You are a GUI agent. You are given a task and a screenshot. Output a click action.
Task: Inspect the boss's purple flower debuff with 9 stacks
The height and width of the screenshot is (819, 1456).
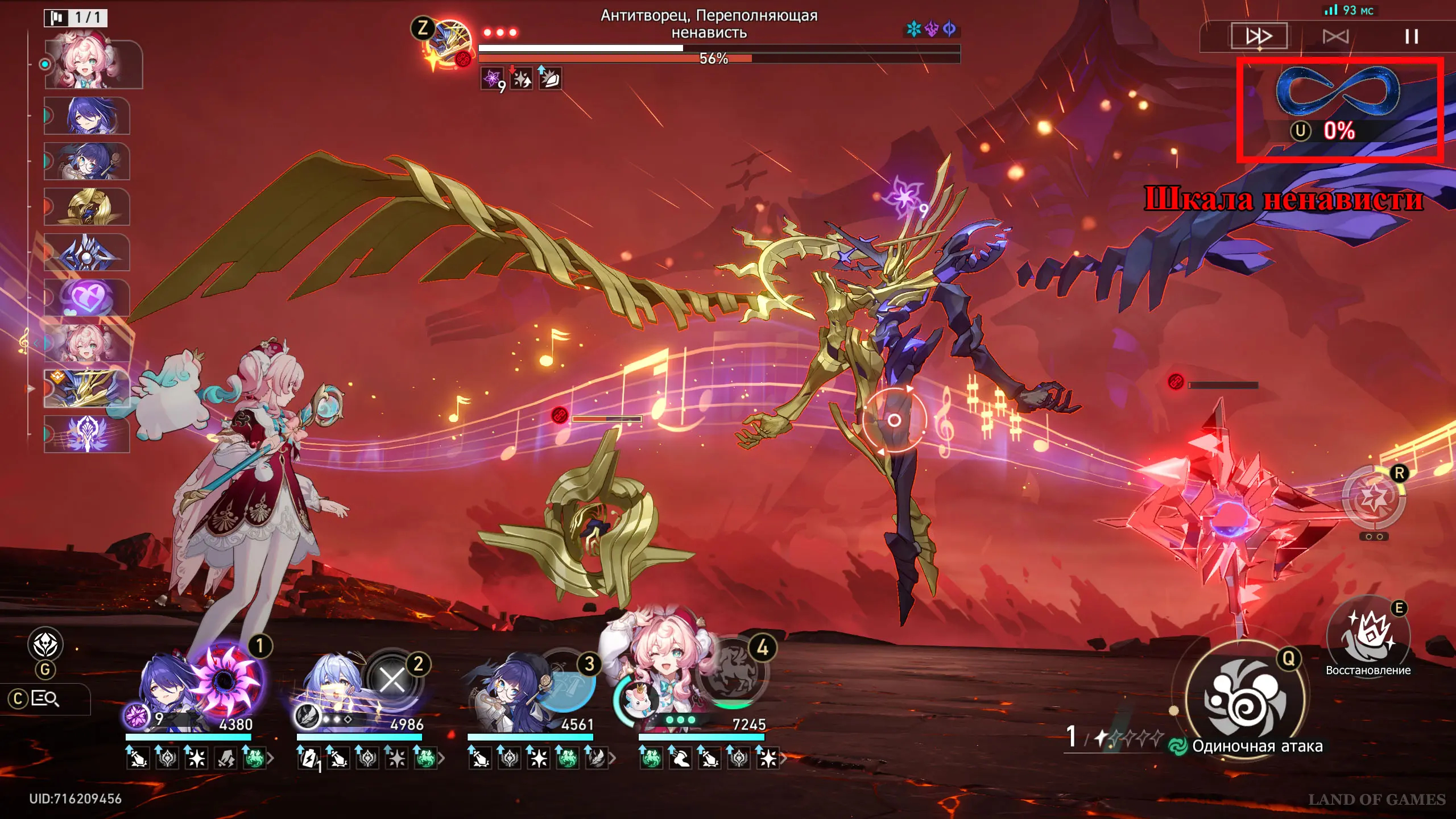tap(493, 78)
